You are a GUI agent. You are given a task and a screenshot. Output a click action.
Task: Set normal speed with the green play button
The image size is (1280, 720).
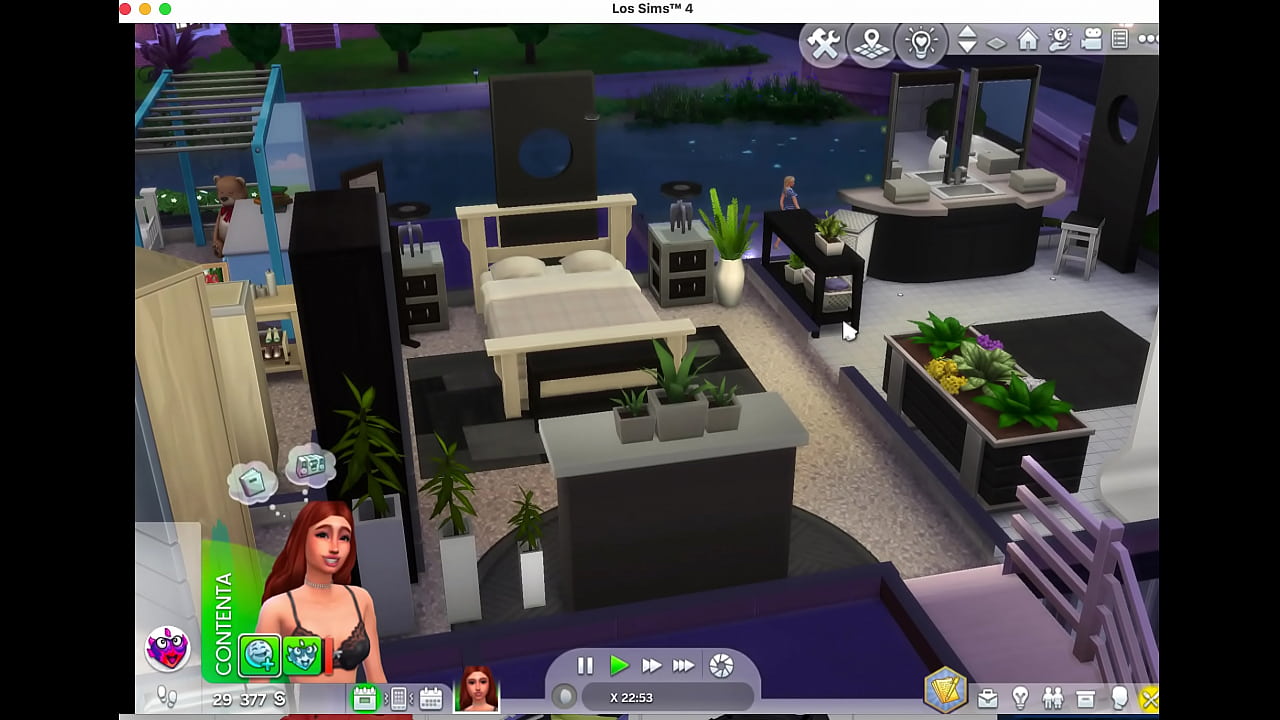[x=618, y=667]
